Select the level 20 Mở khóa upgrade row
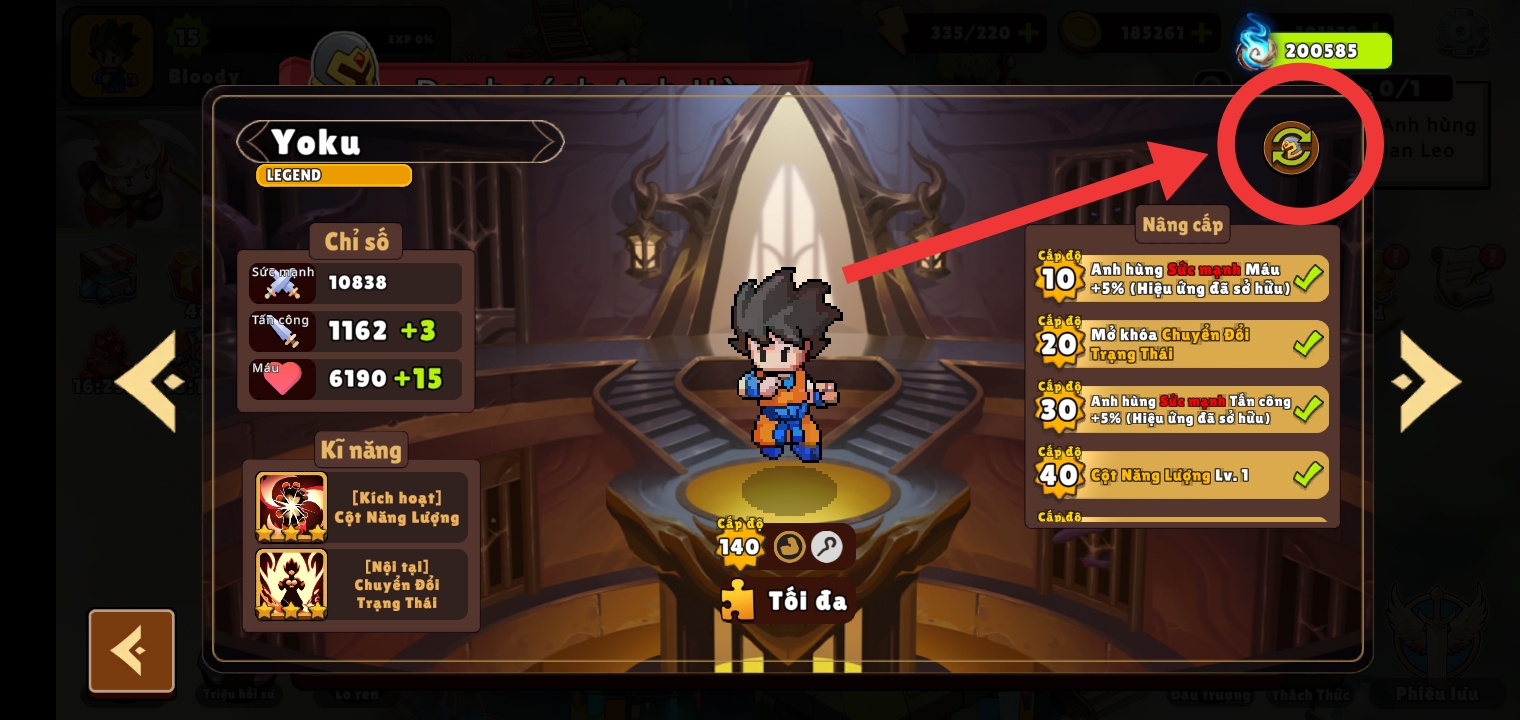 1183,344
